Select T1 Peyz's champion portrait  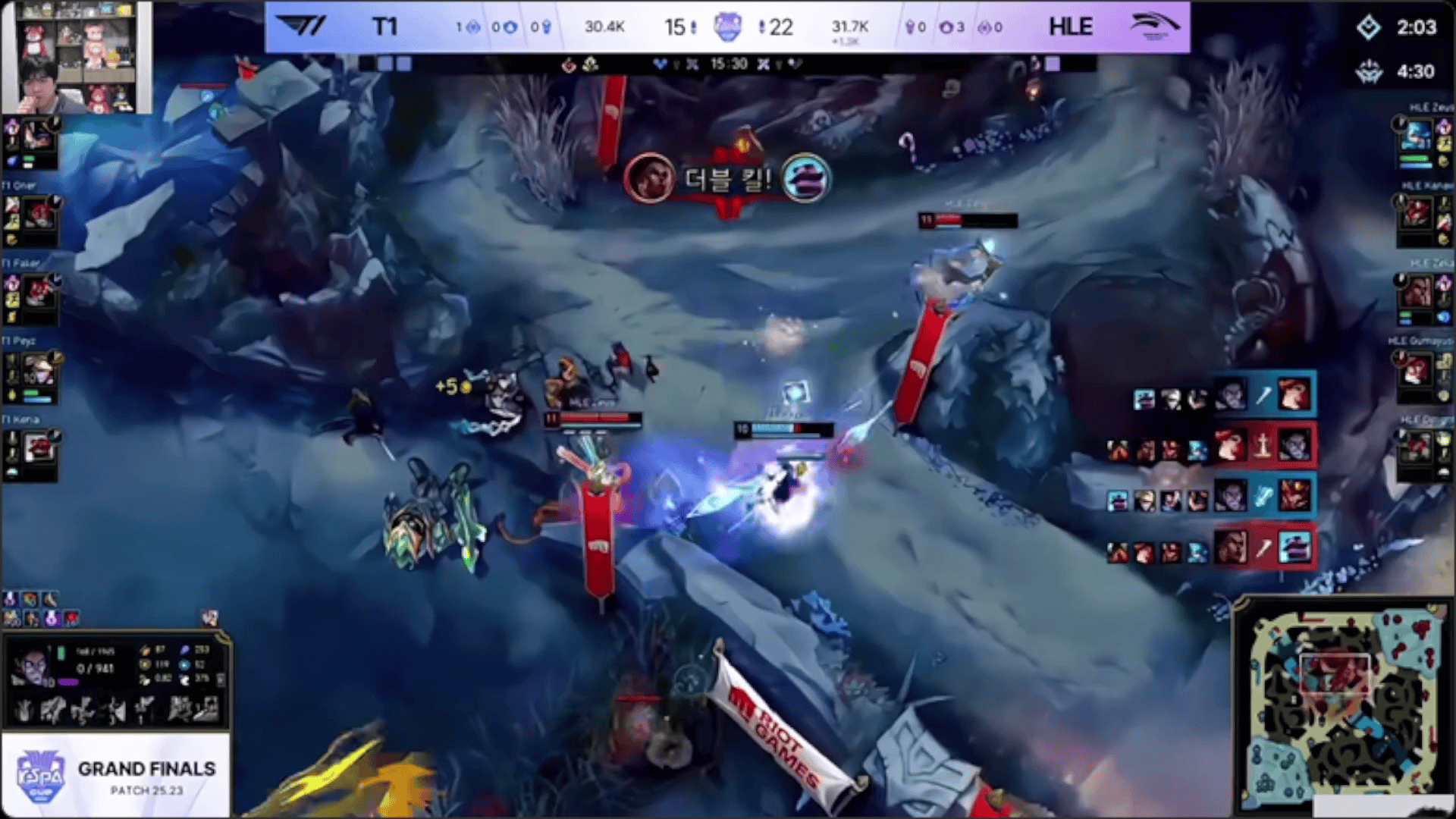coord(39,370)
